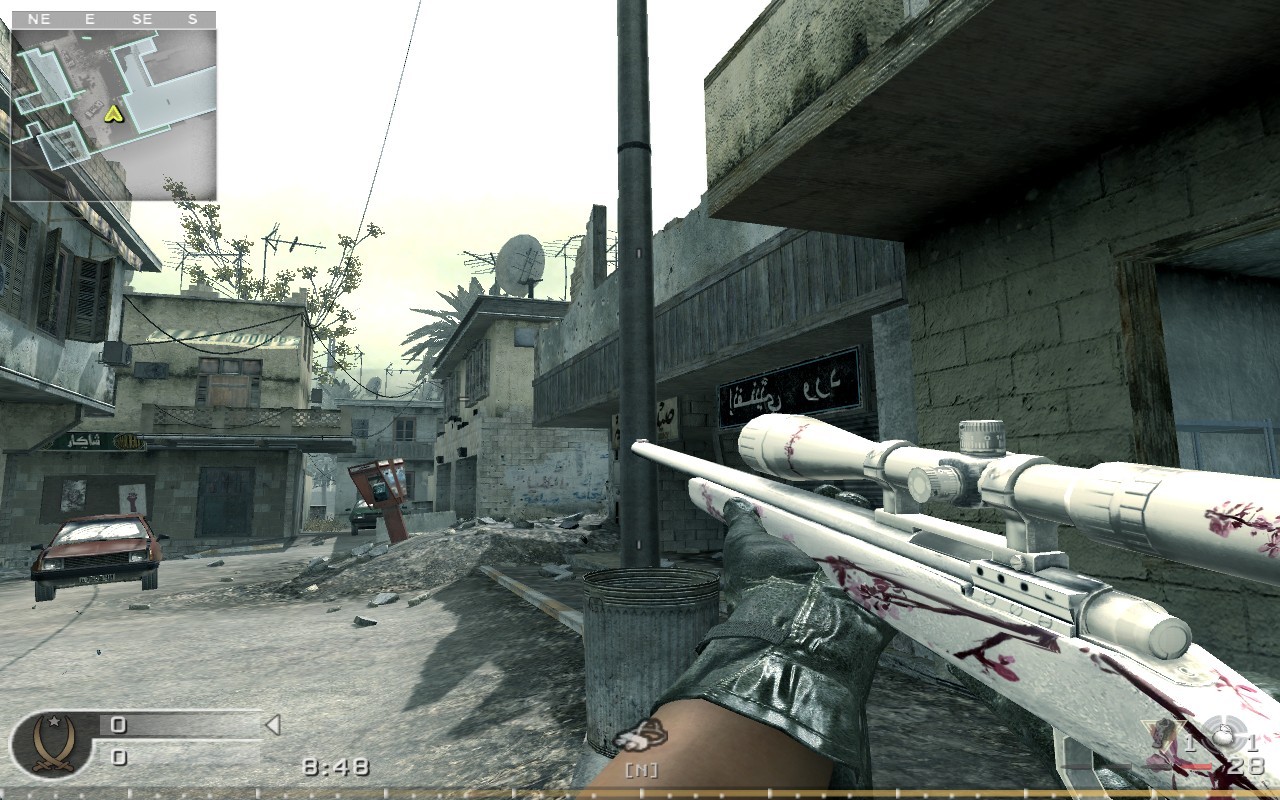Click the match timer showing 8:48
Screen dimensions: 1280x800
pos(335,765)
